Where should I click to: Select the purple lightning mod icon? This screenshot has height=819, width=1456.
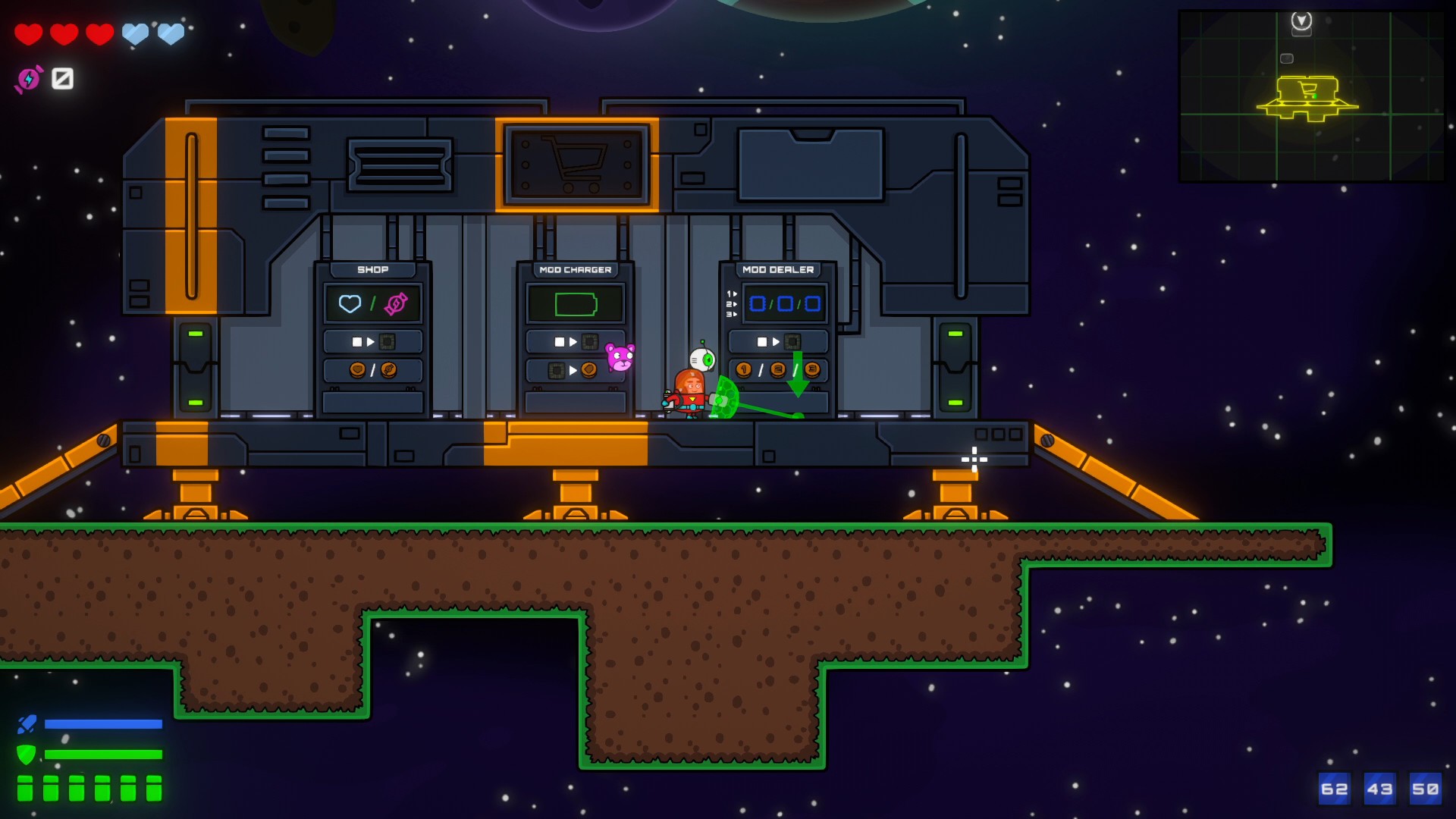(x=29, y=79)
